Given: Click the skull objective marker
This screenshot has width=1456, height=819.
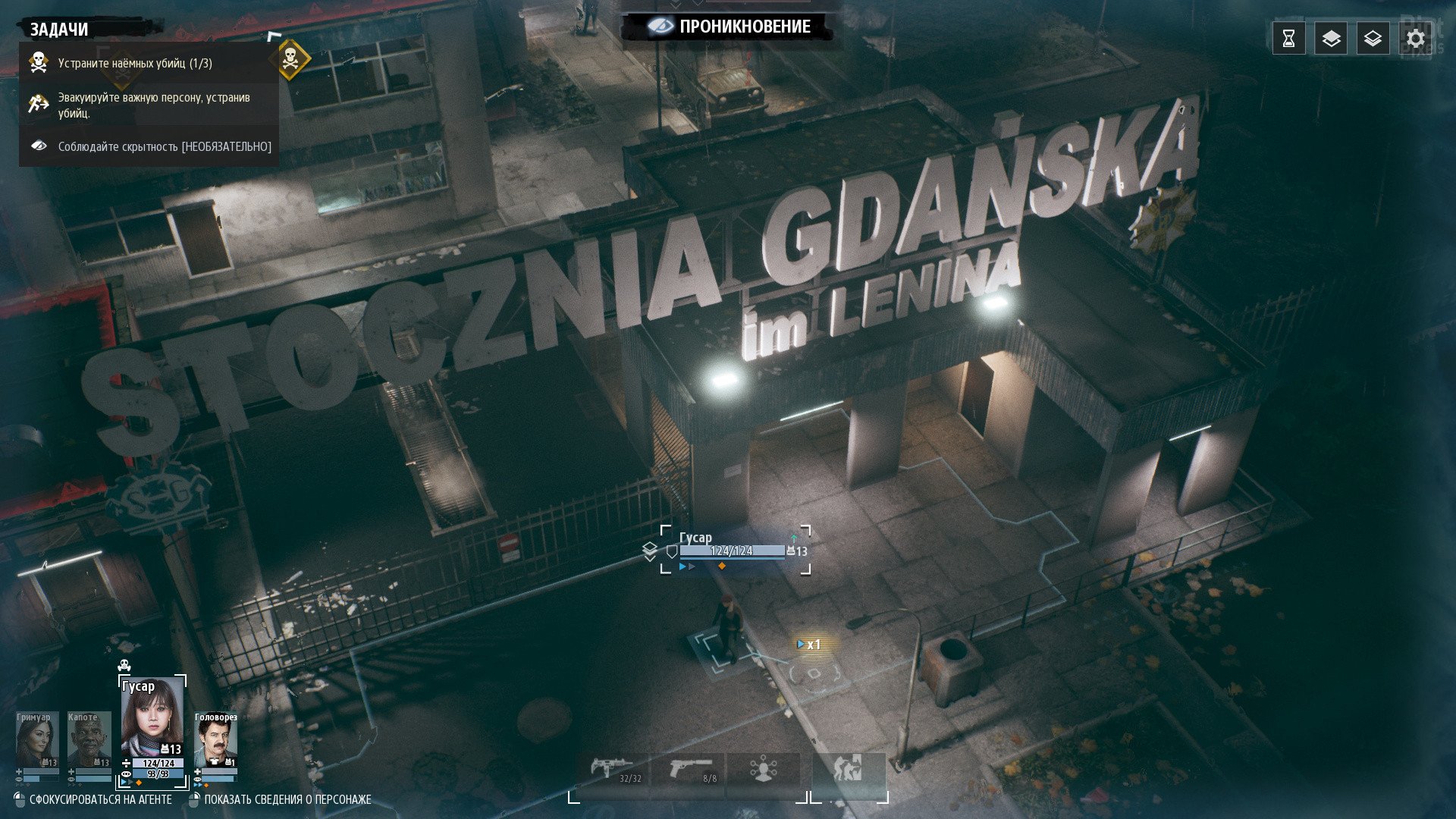Looking at the screenshot, I should click(290, 59).
